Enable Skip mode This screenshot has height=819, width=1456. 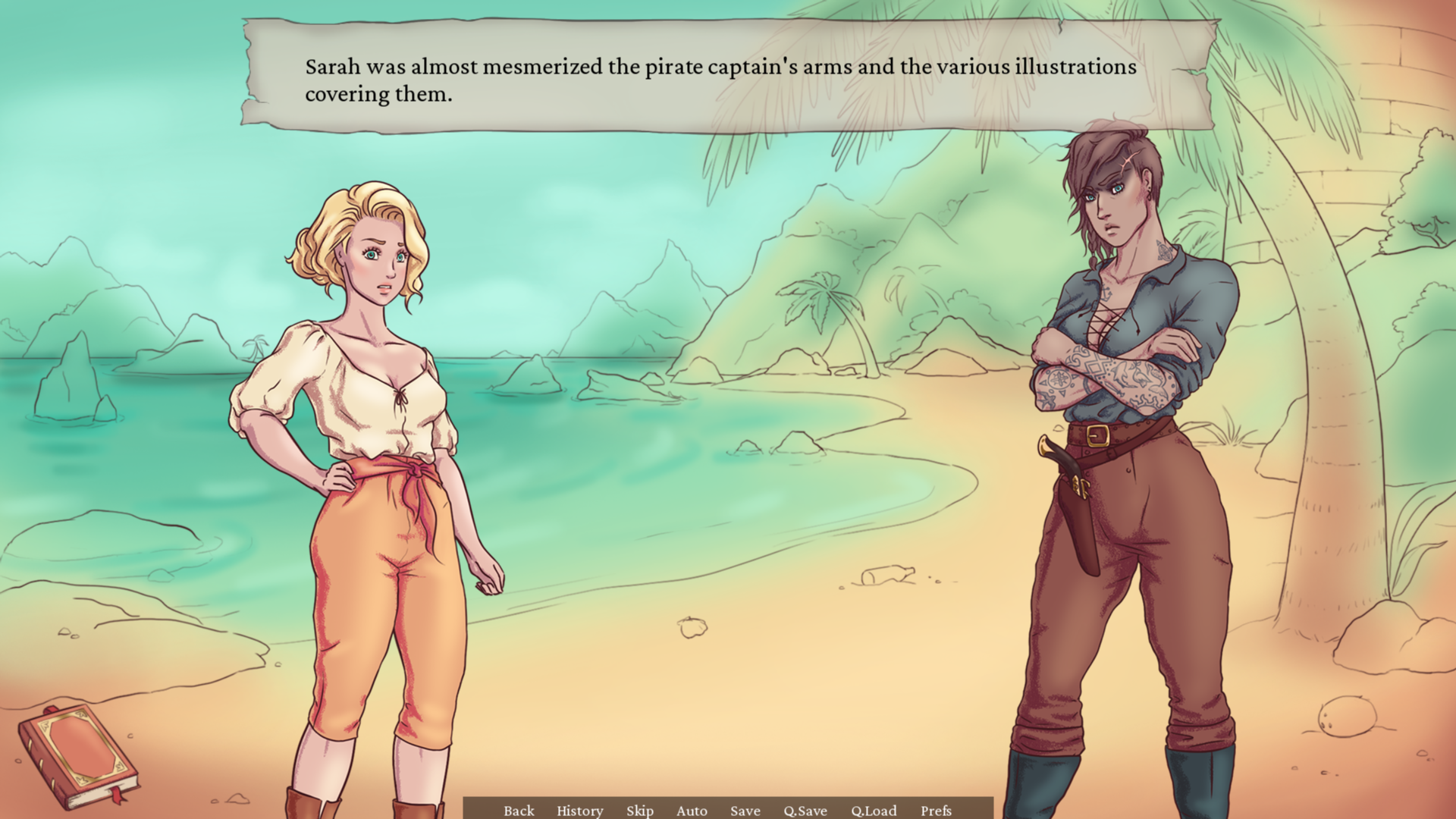coord(639,811)
